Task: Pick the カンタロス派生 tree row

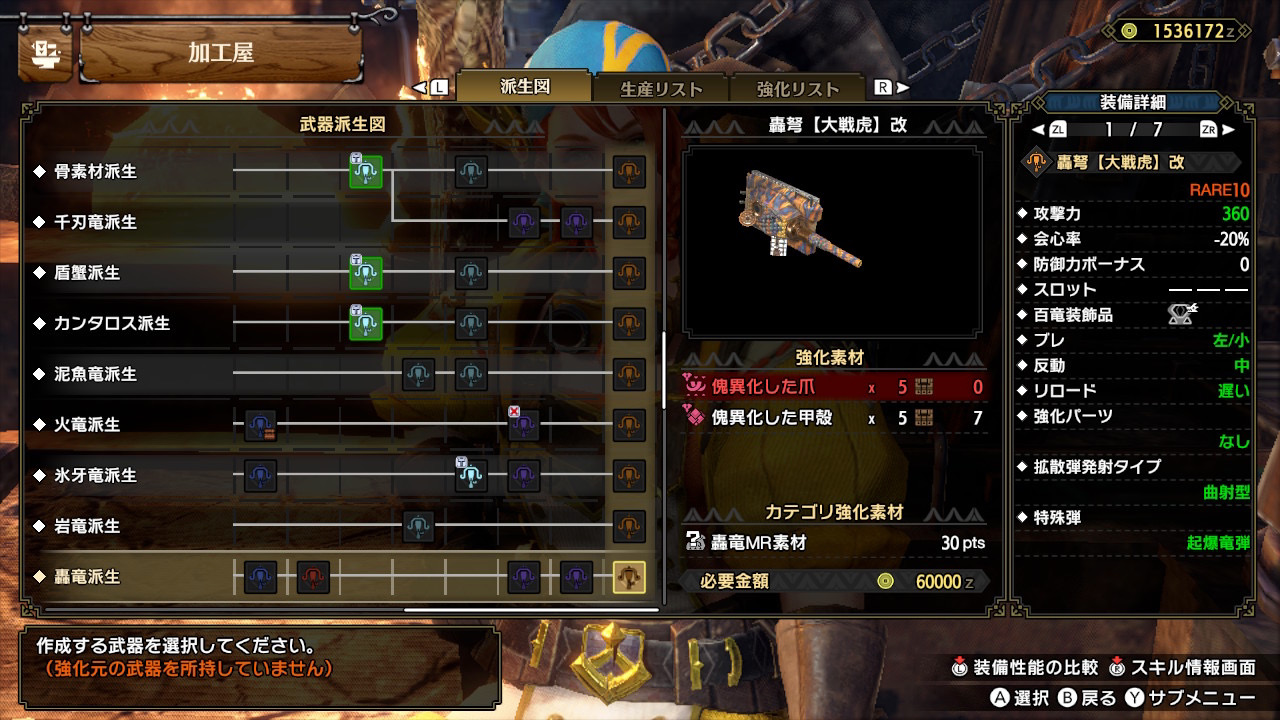Action: tap(112, 324)
